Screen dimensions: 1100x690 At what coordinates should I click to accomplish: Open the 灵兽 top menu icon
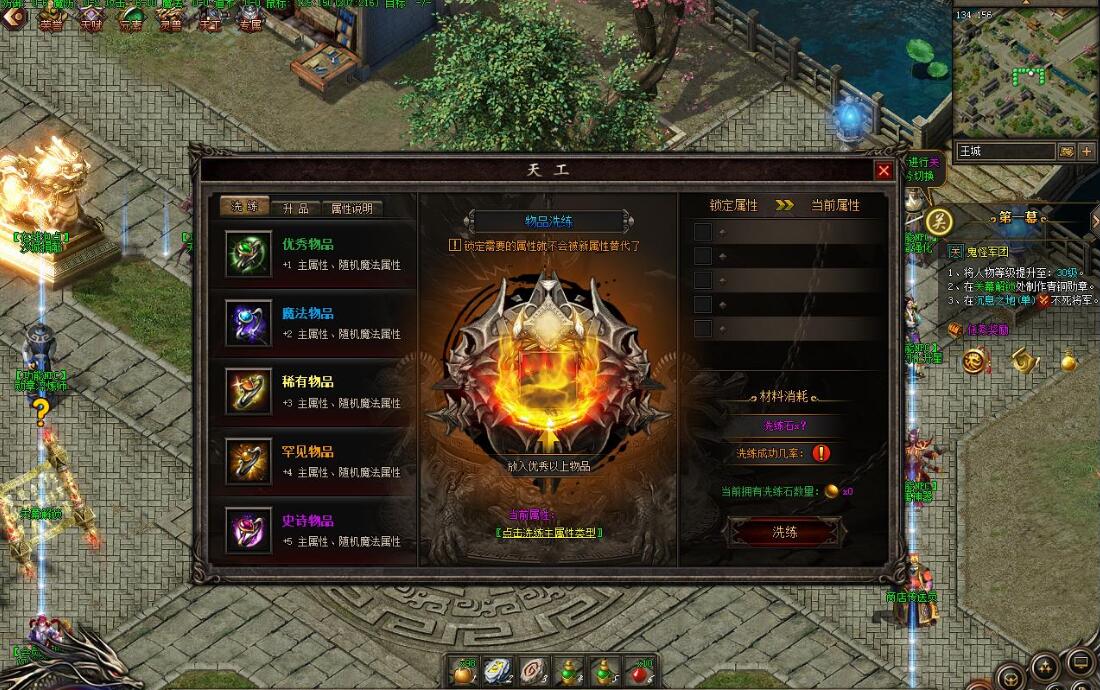coord(170,20)
